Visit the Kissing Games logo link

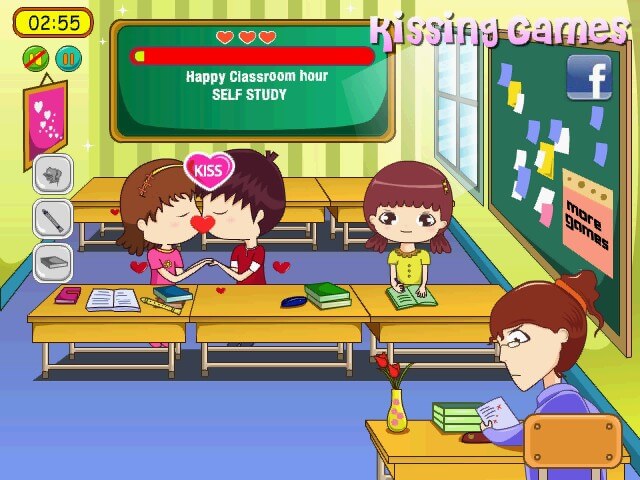click(497, 30)
